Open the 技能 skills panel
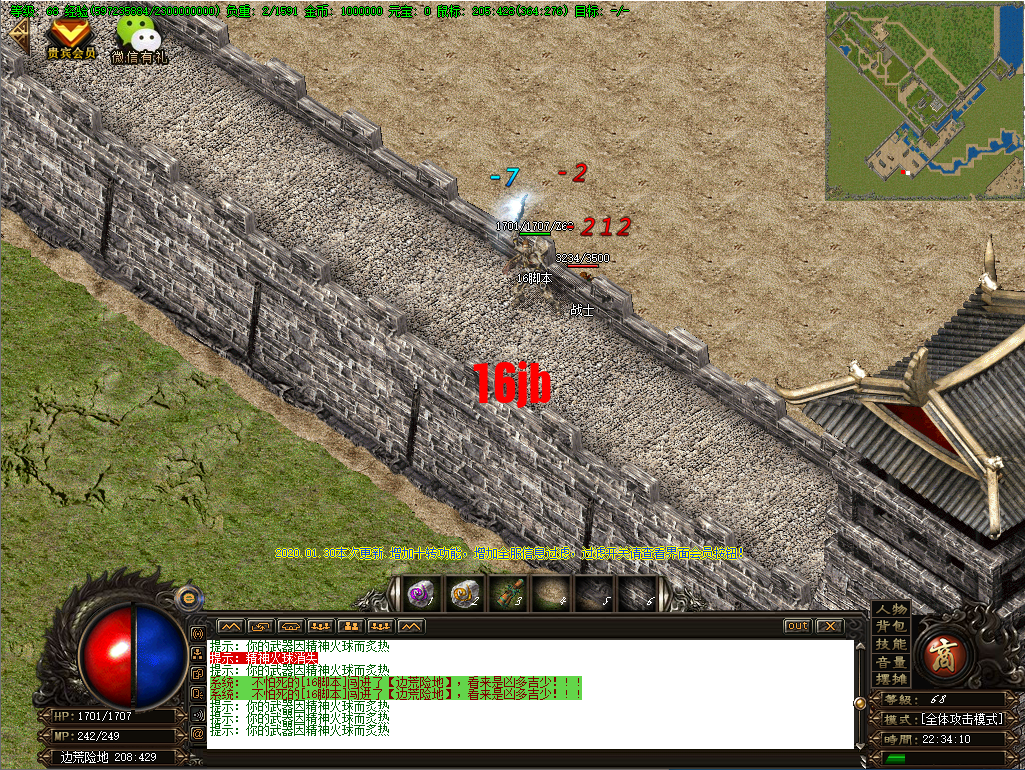 (x=891, y=645)
